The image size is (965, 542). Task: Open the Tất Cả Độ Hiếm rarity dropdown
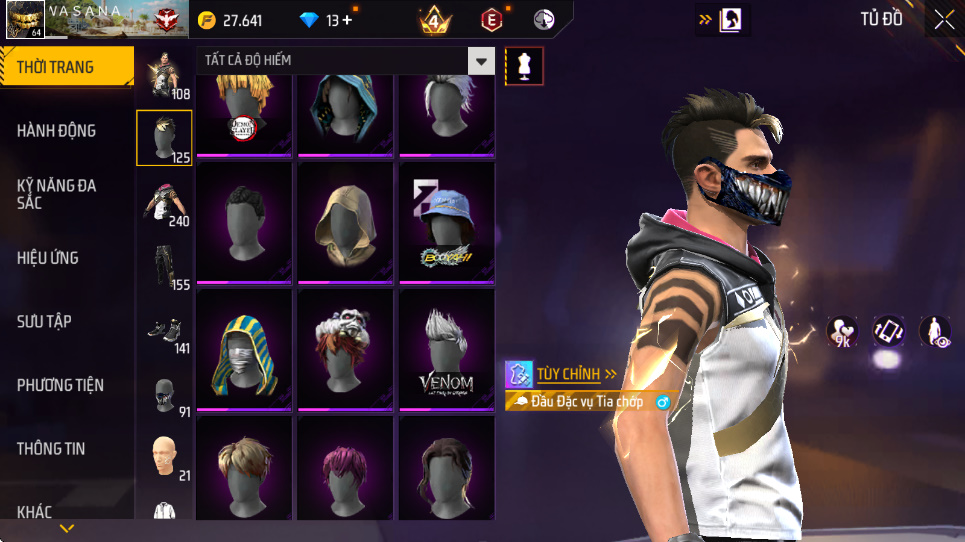482,61
